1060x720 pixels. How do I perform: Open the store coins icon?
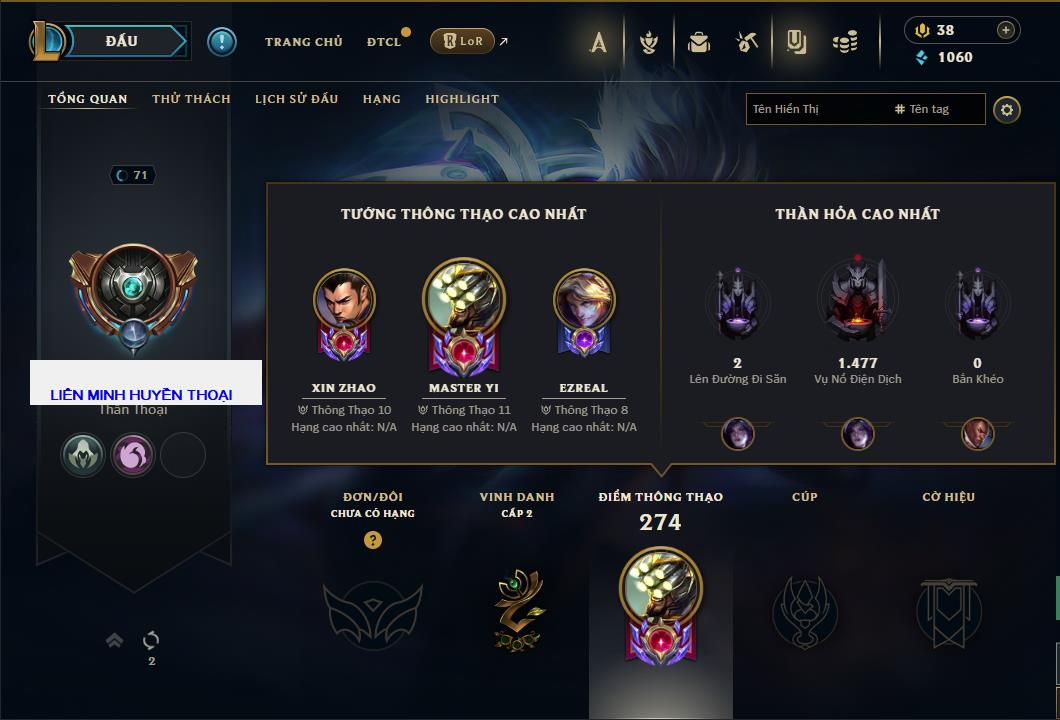[x=846, y=42]
